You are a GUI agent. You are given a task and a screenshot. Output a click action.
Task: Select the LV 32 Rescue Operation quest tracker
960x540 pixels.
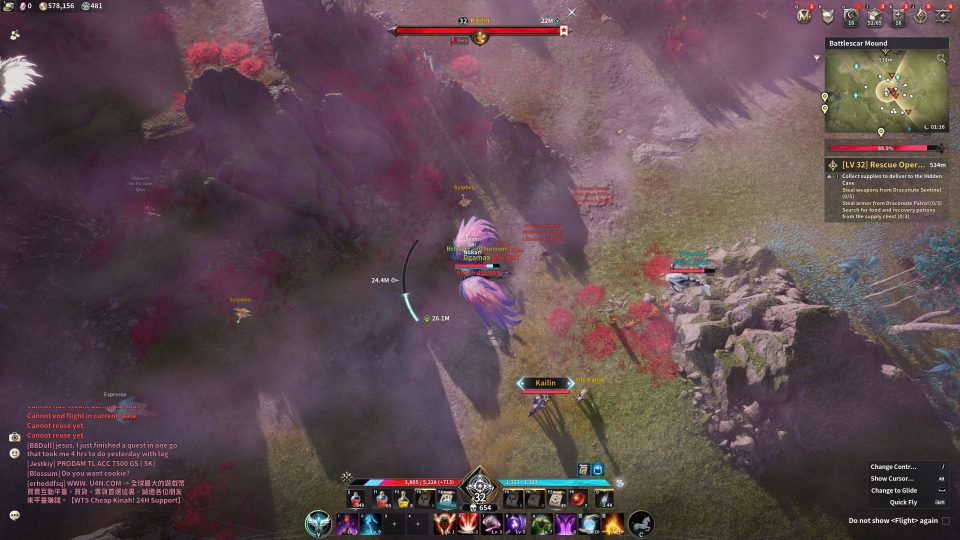[x=886, y=164]
